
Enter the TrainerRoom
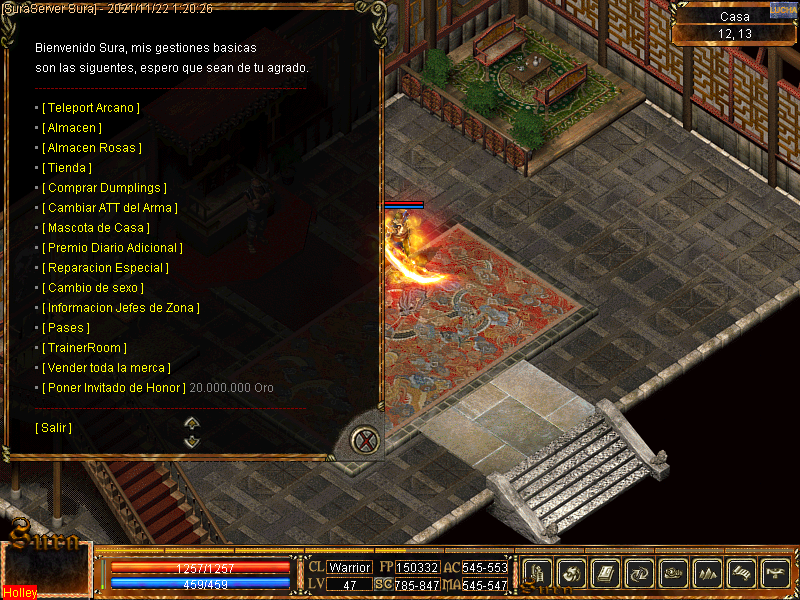(84, 348)
